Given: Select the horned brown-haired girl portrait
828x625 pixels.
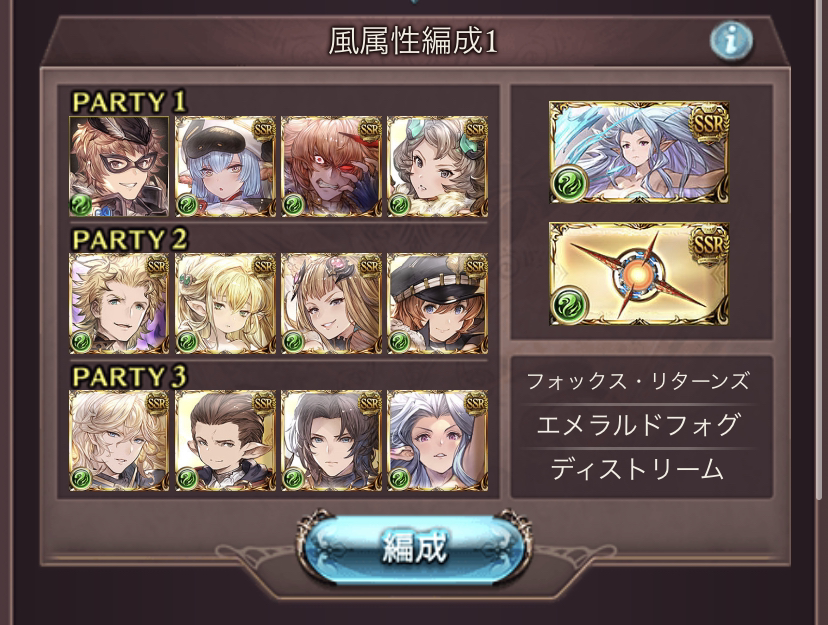Looking at the screenshot, I should tap(437, 166).
